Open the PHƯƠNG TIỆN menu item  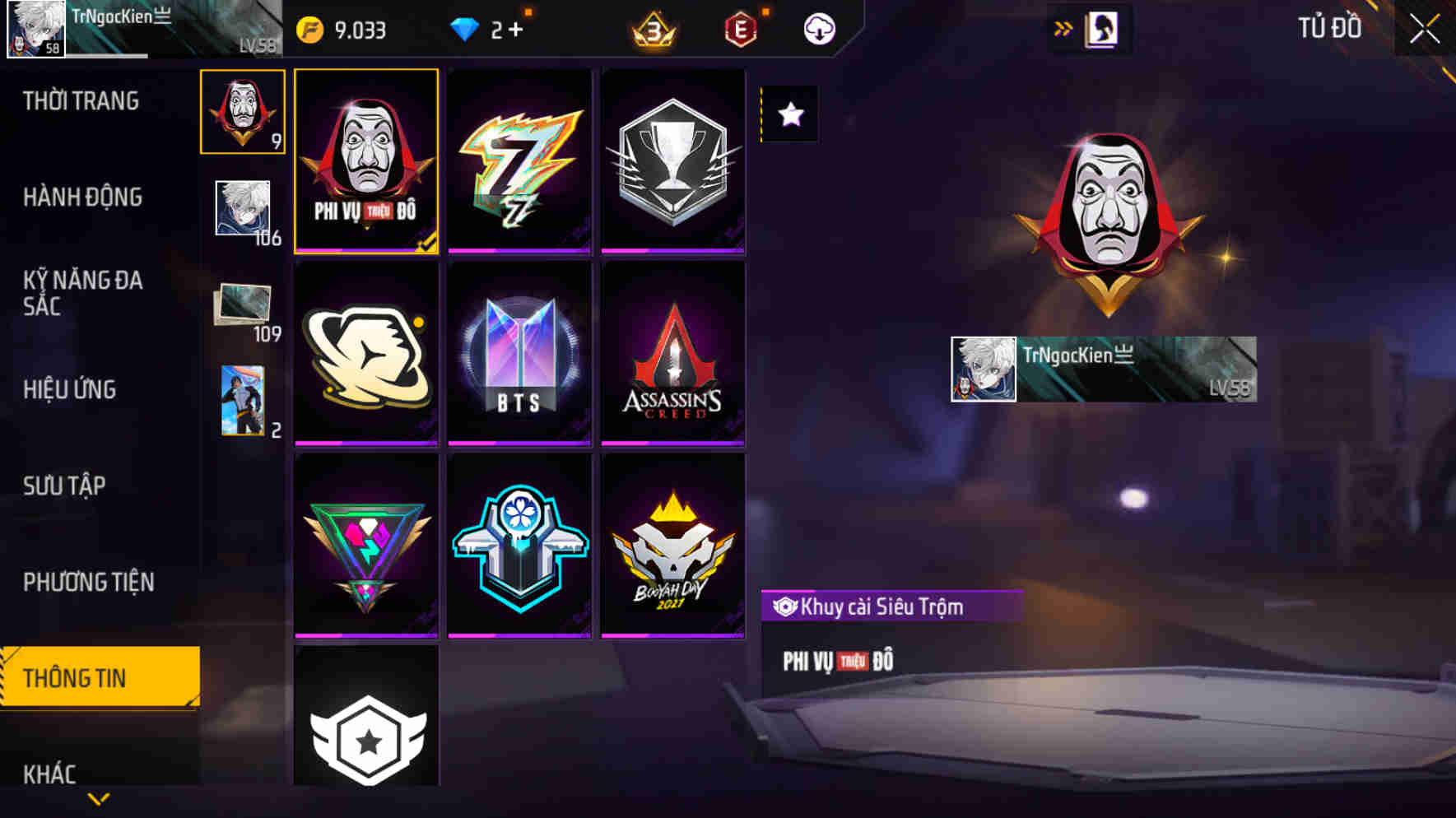(x=91, y=582)
